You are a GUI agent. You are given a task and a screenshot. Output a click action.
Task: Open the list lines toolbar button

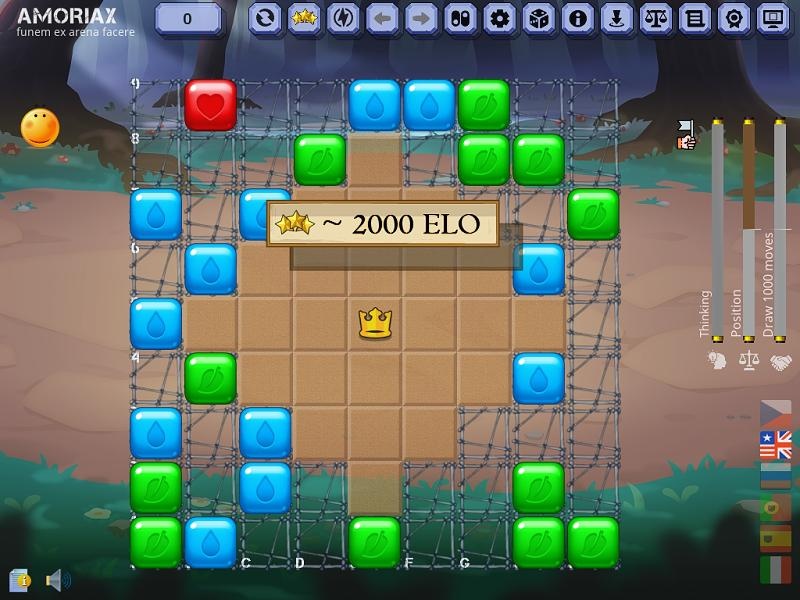click(694, 18)
